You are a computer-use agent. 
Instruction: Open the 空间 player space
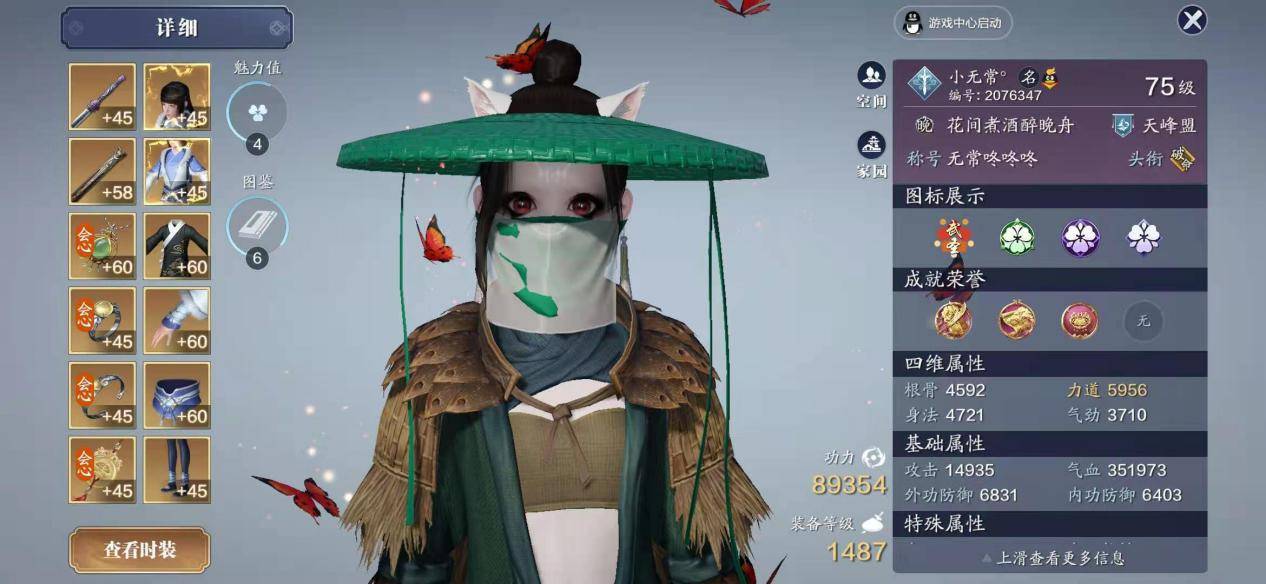tap(871, 84)
